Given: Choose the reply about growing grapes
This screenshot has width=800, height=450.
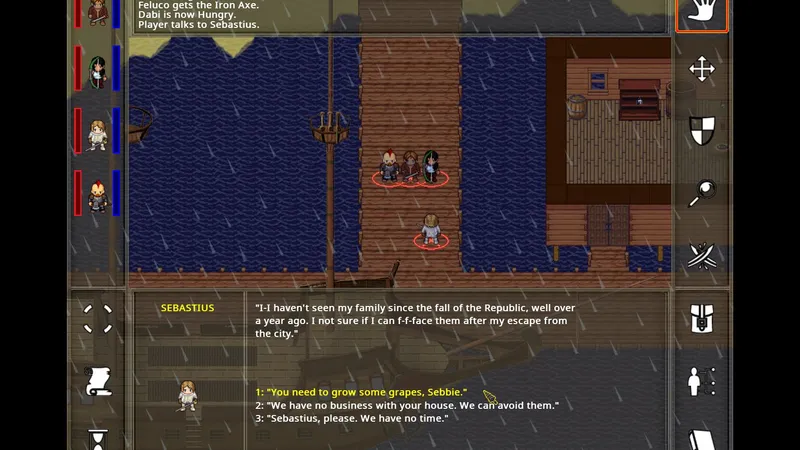Looking at the screenshot, I should point(361,392).
